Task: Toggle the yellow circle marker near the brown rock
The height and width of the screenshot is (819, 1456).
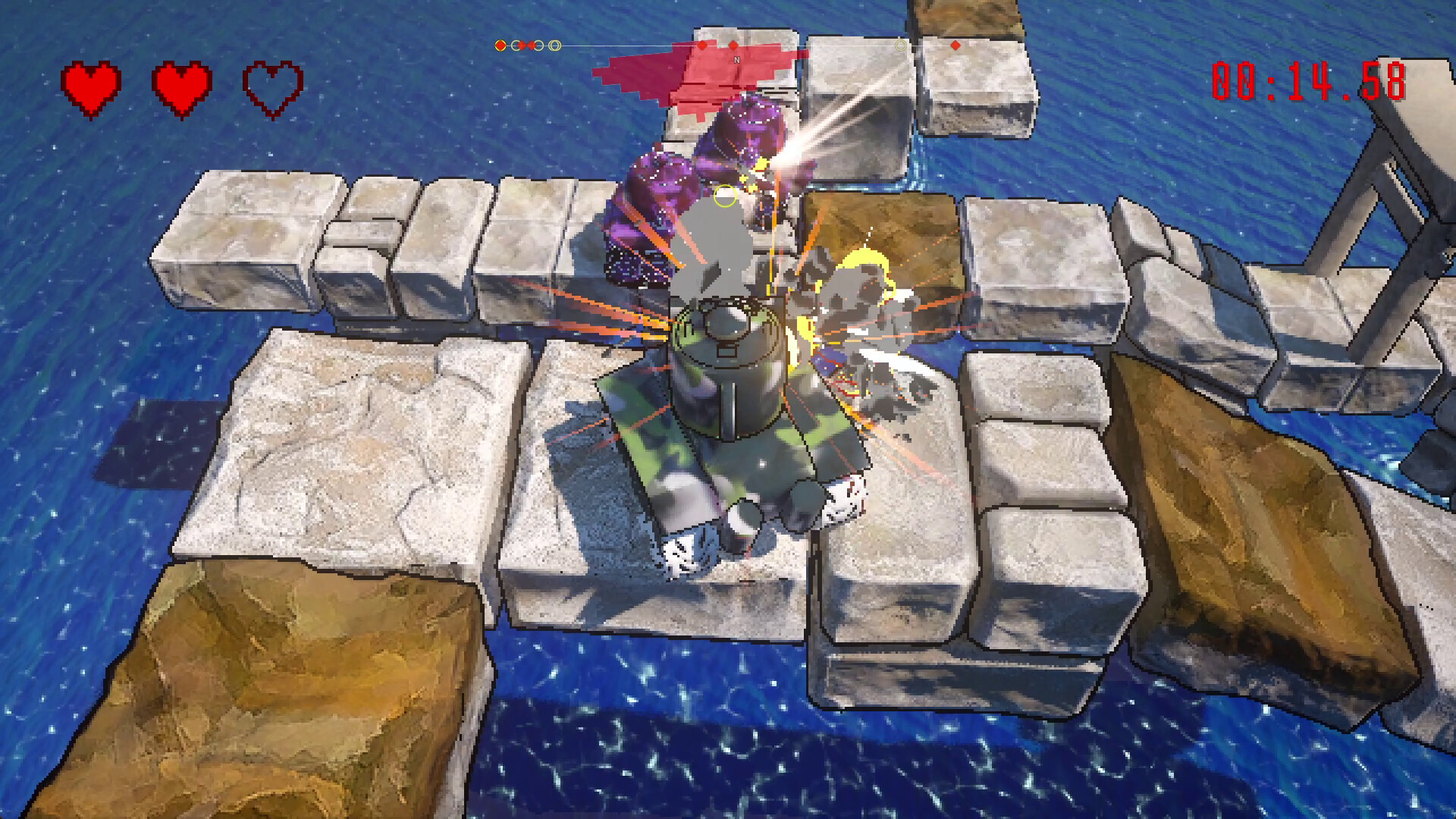Action: coord(900,46)
